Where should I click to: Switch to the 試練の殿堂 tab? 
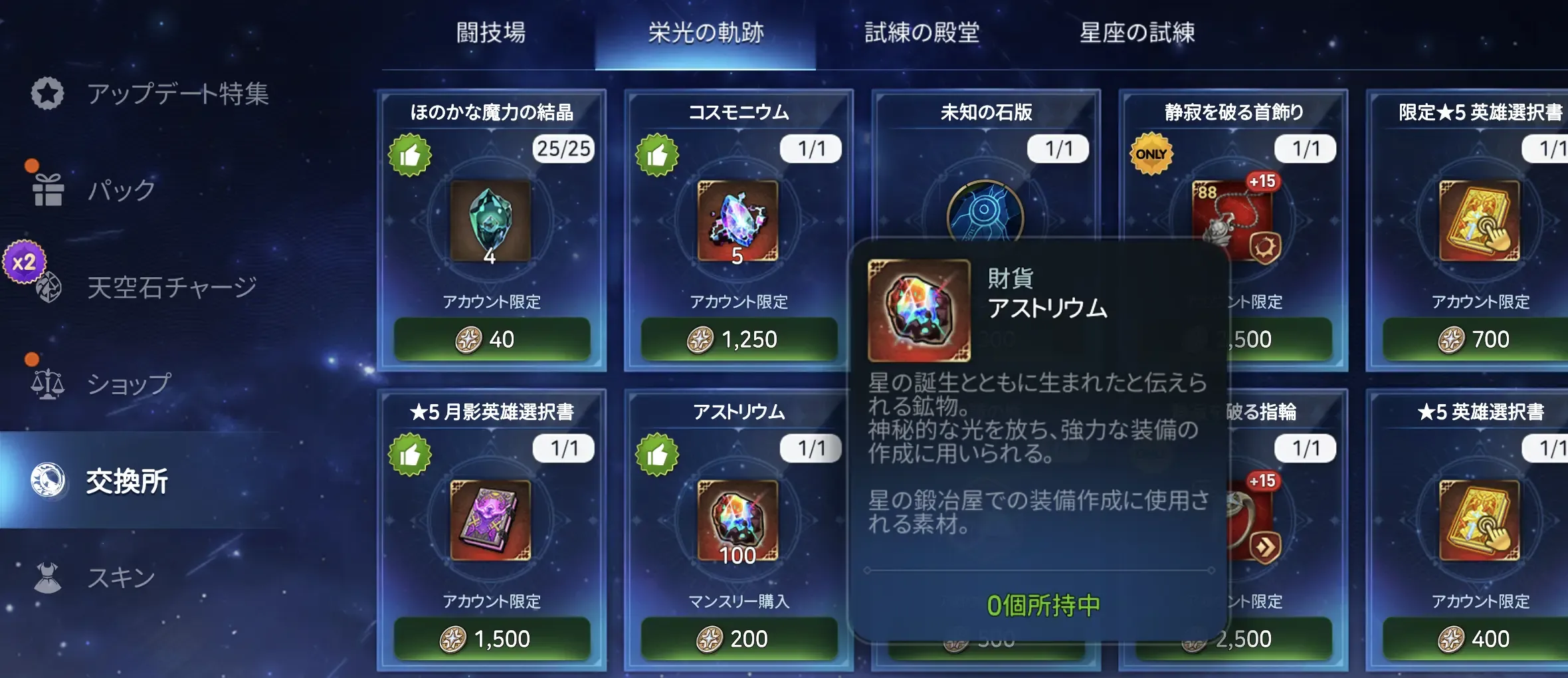[x=922, y=35]
